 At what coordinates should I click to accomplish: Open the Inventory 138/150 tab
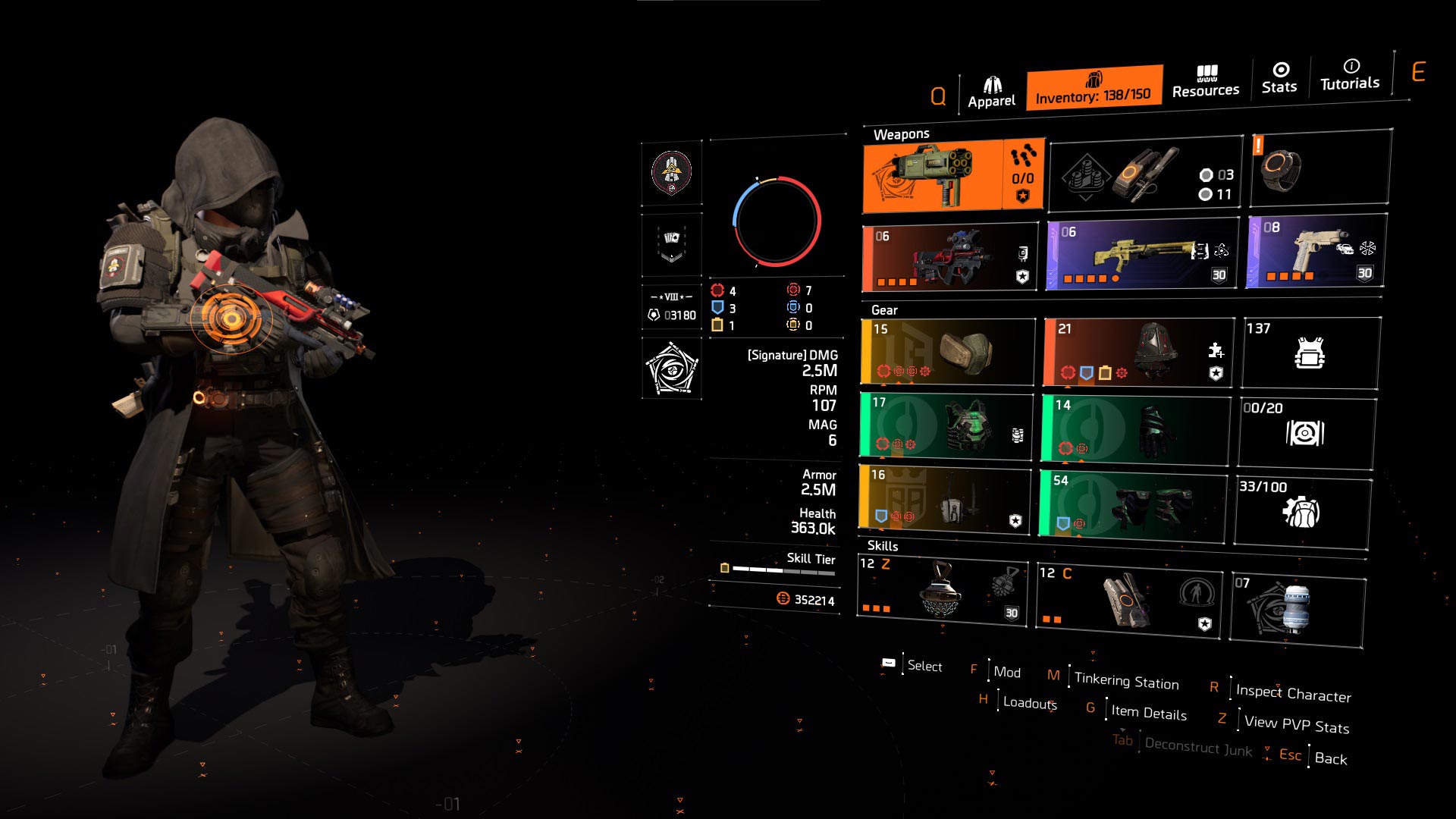(1094, 89)
